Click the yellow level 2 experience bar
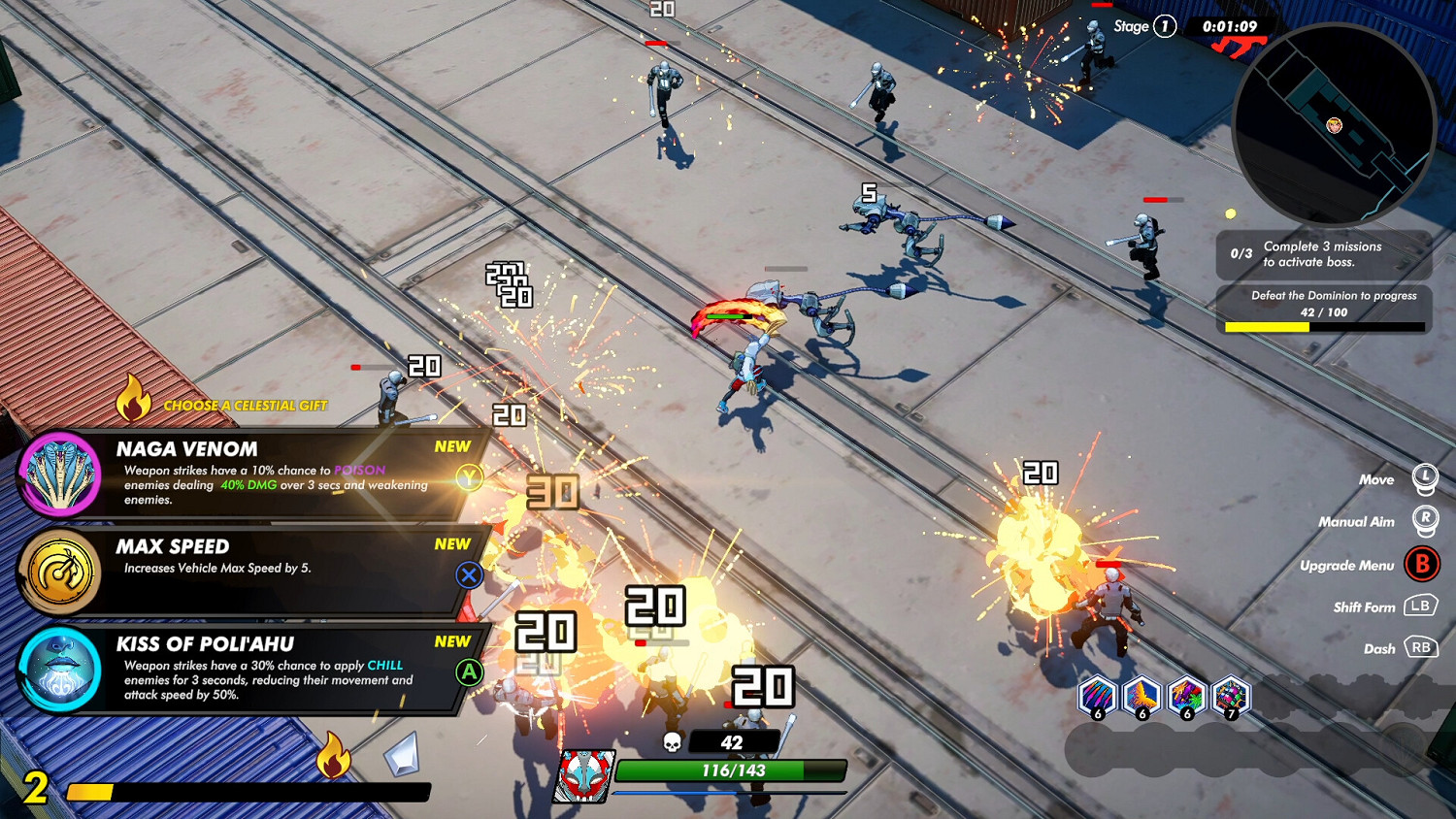 (x=92, y=789)
